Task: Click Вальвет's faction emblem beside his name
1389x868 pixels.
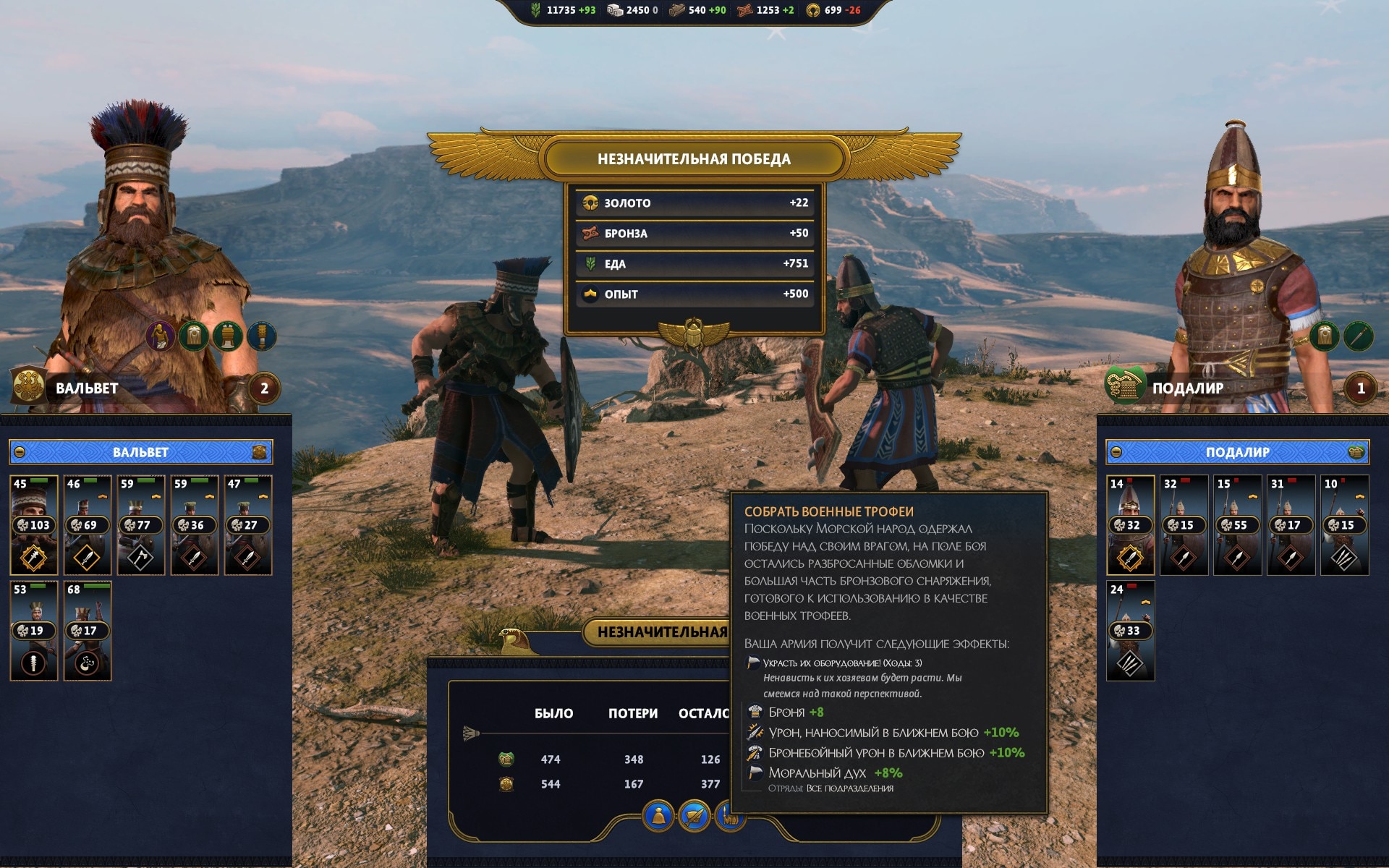Action: tap(29, 386)
